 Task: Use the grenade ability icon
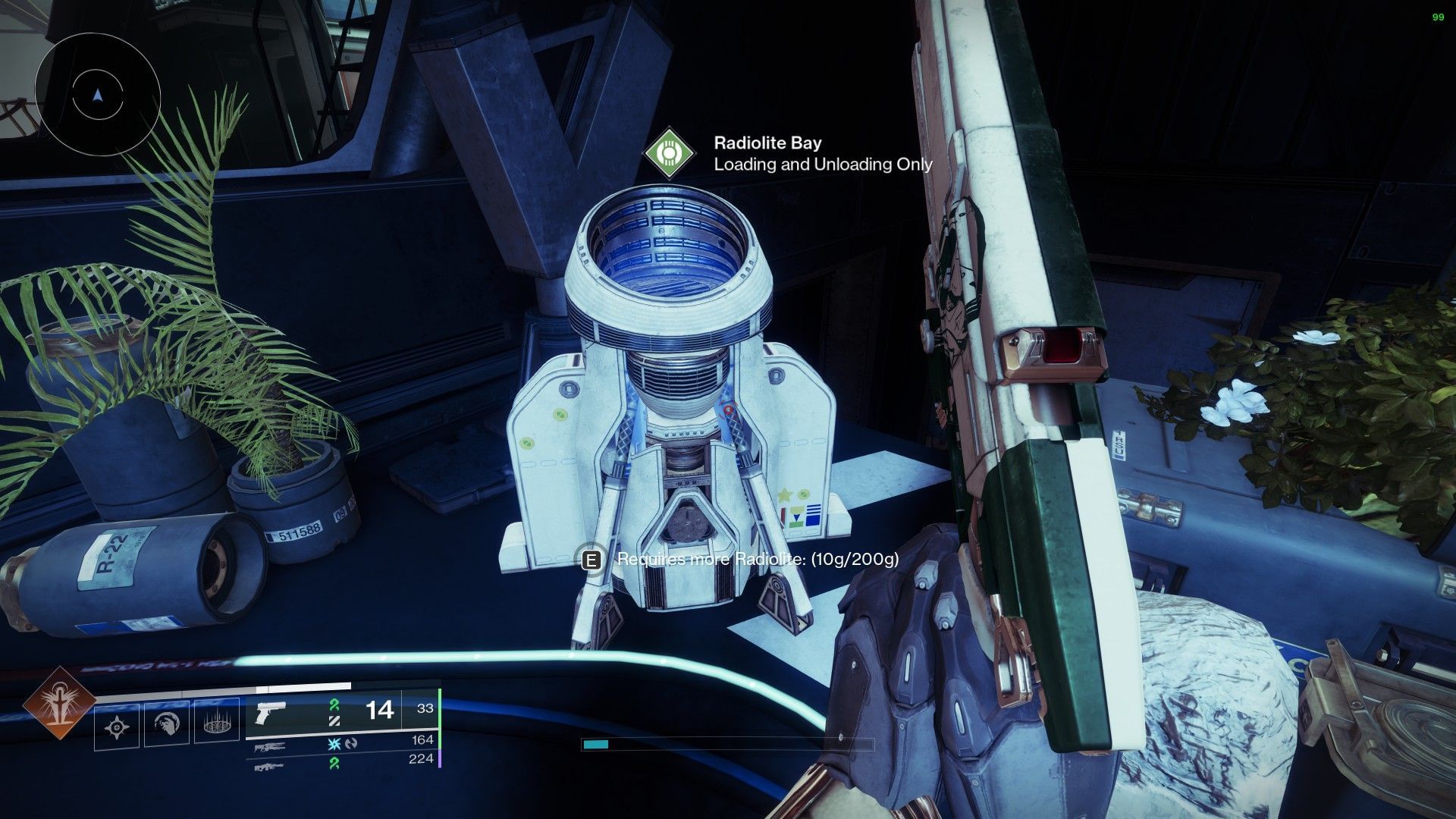click(117, 727)
